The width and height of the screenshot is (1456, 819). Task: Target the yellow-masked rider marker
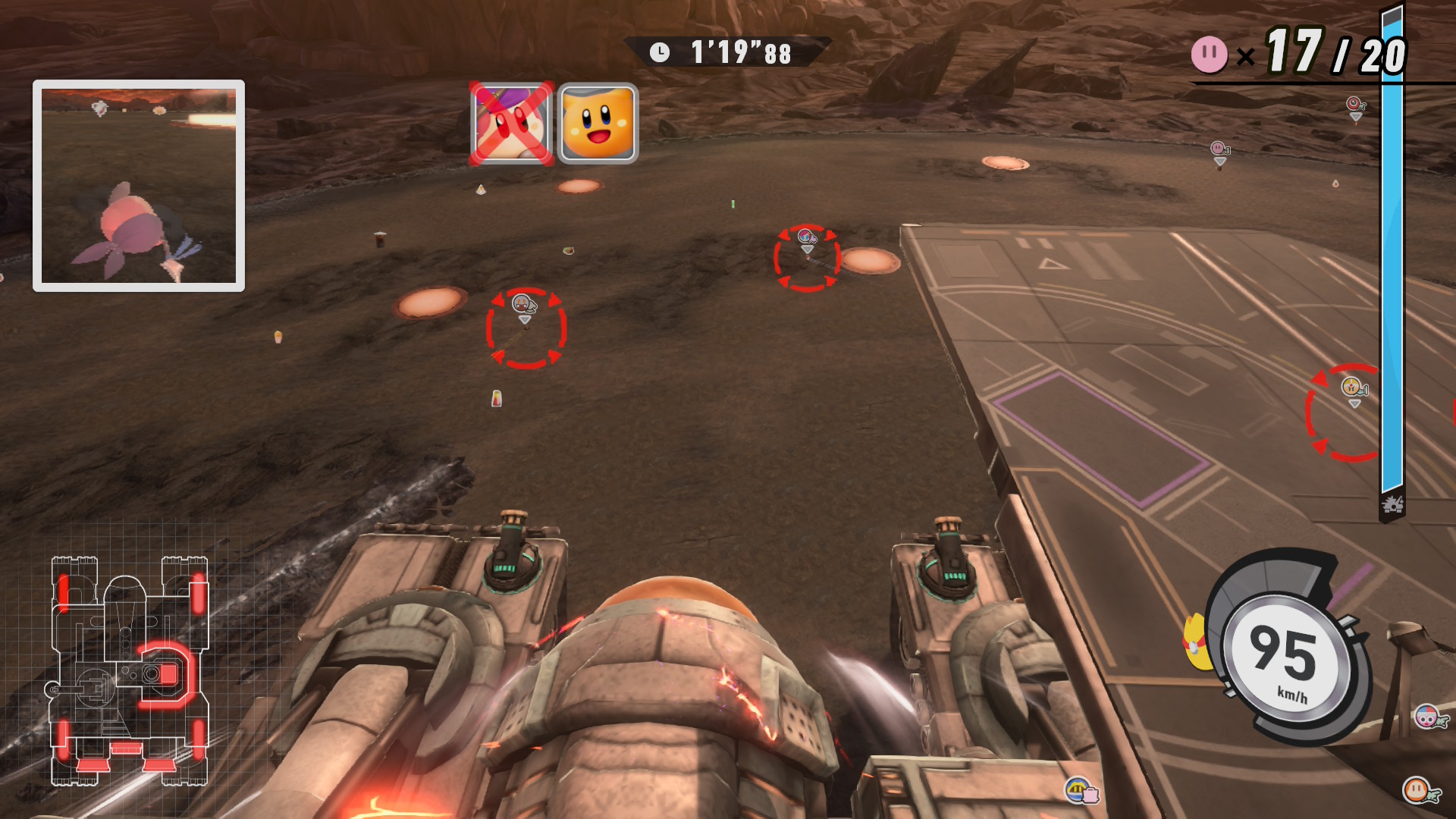point(1352,388)
